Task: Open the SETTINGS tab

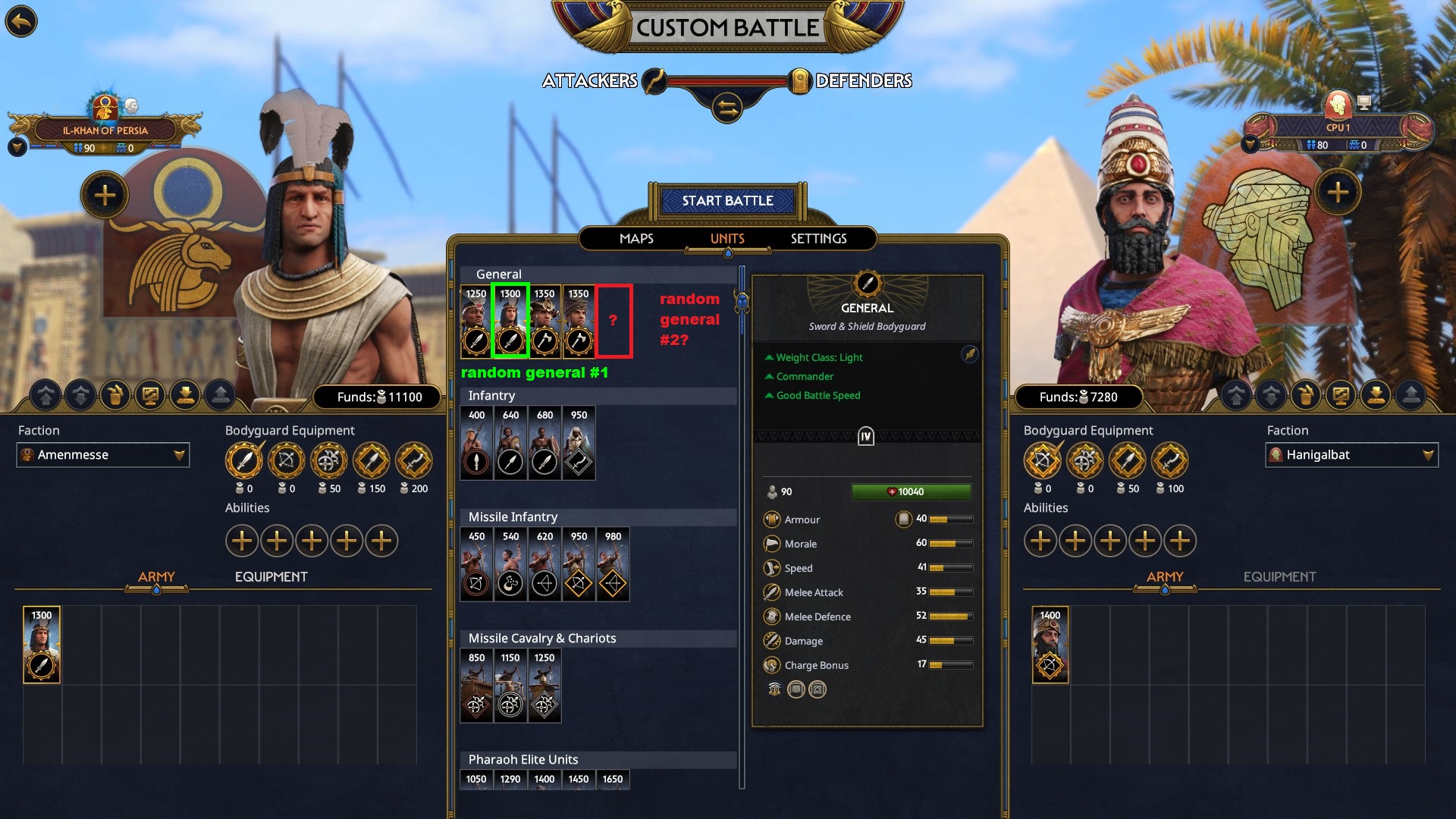Action: [818, 239]
